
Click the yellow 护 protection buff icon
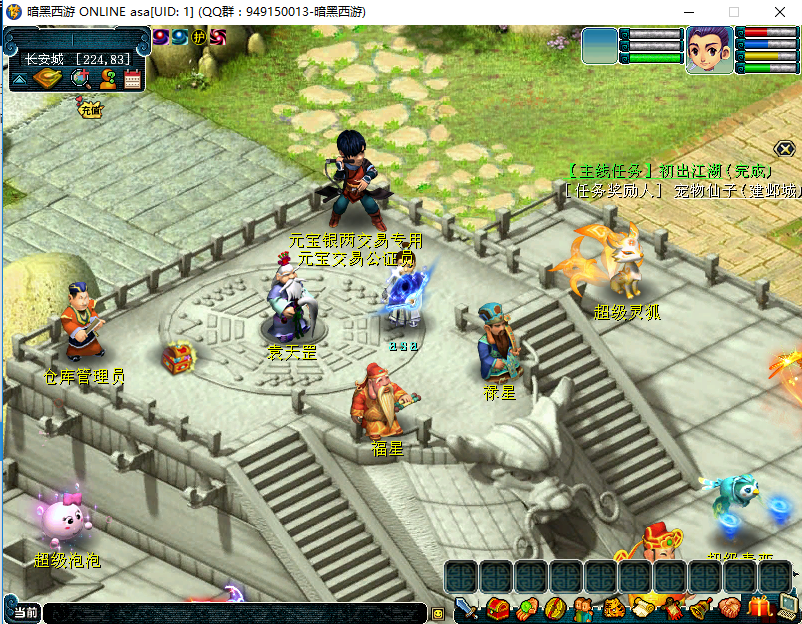199,37
